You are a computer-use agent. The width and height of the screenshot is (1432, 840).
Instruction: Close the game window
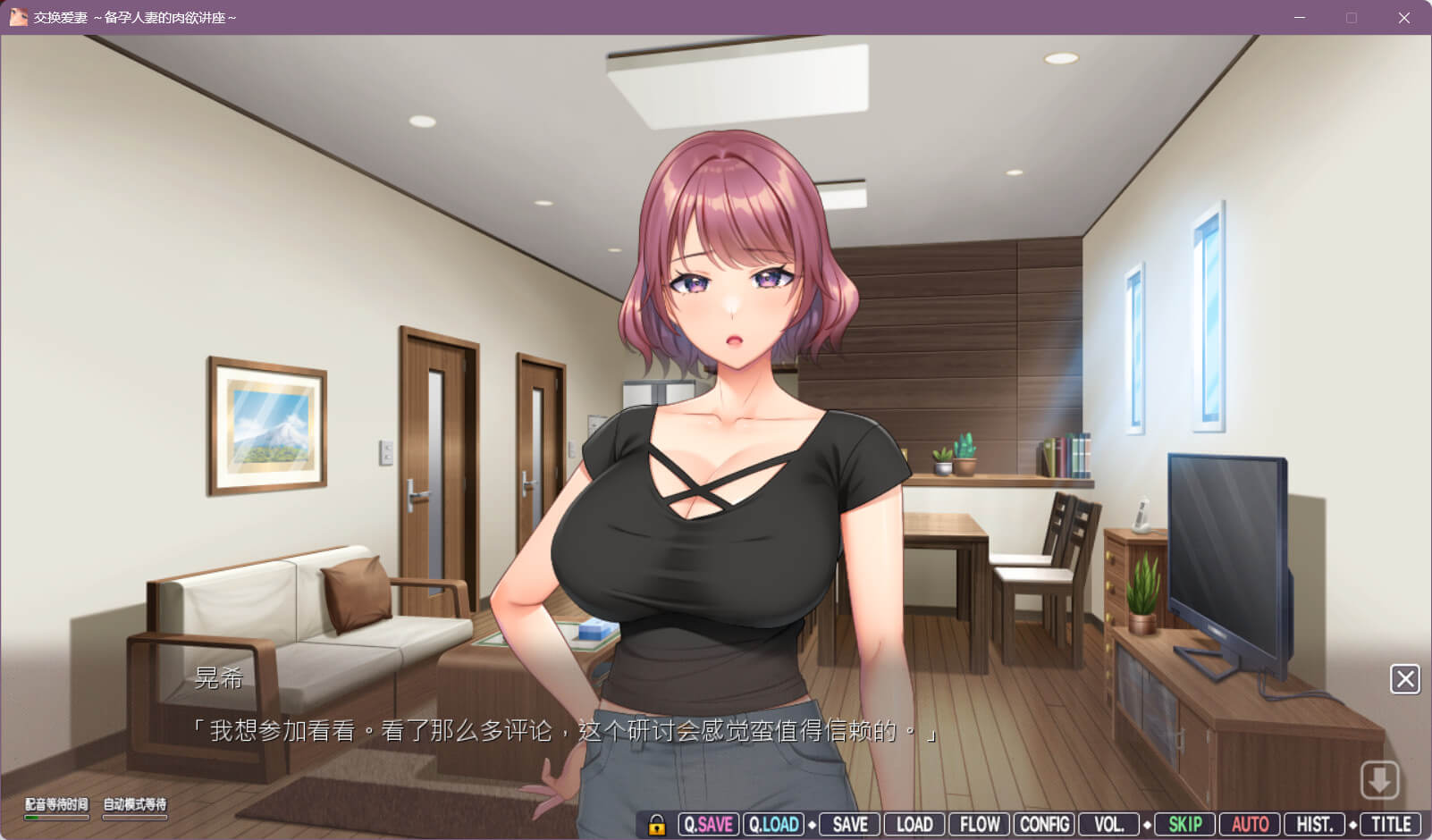point(1404,18)
